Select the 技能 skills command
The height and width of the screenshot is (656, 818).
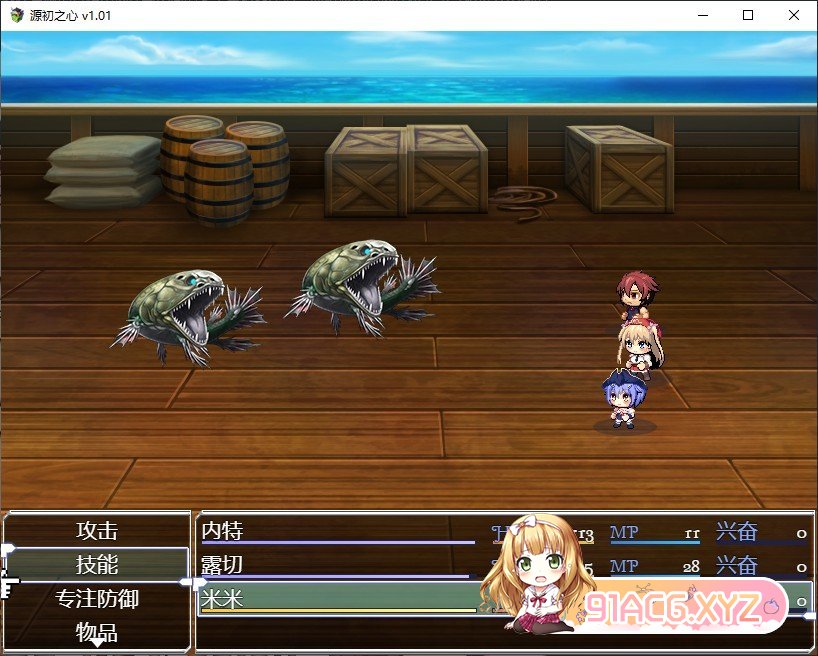pyautogui.click(x=97, y=565)
